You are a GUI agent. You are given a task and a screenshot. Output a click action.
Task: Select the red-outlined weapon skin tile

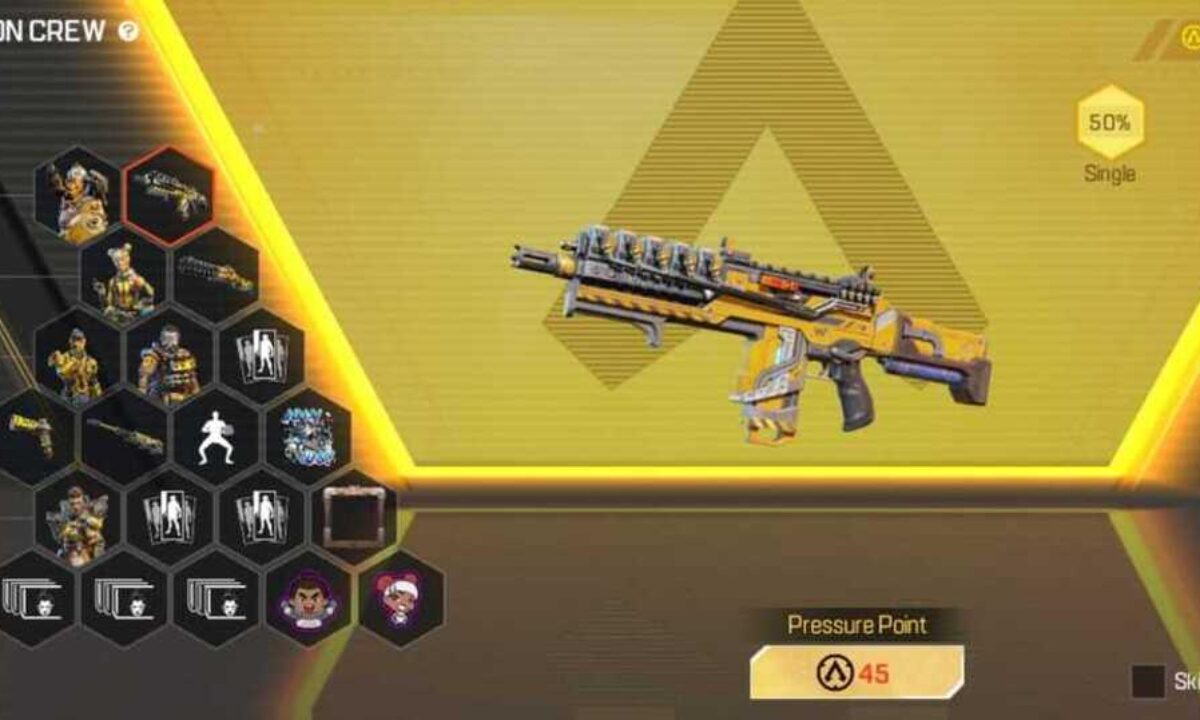[x=169, y=195]
